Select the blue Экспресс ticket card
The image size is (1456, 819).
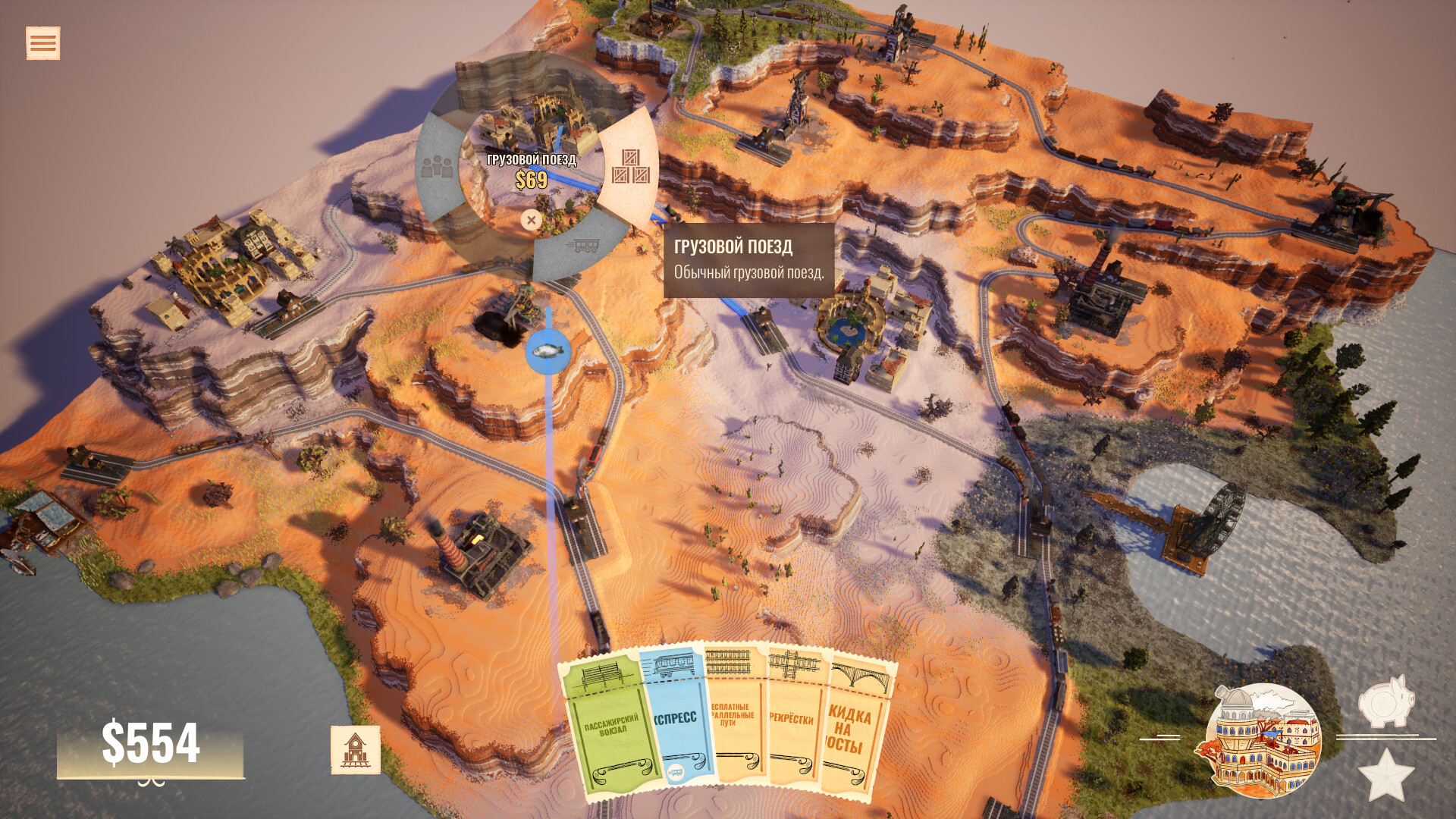click(676, 720)
